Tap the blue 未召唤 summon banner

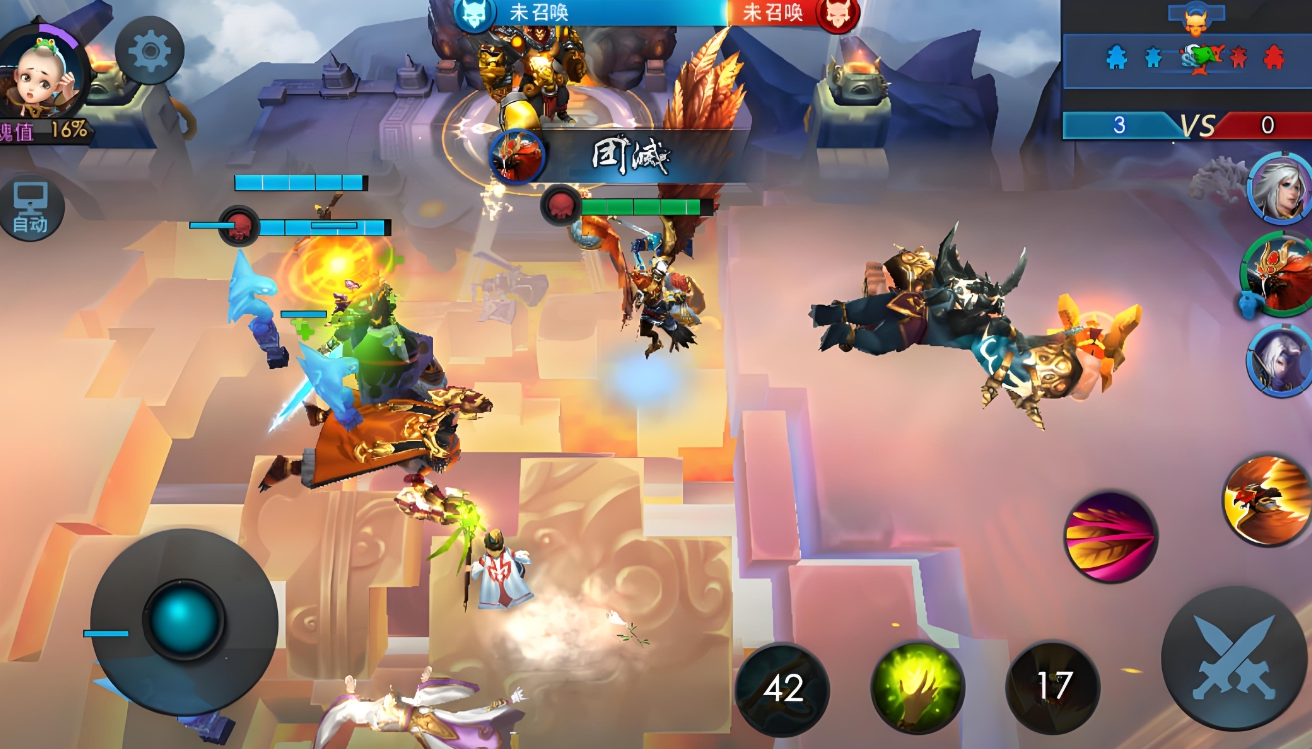click(590, 13)
